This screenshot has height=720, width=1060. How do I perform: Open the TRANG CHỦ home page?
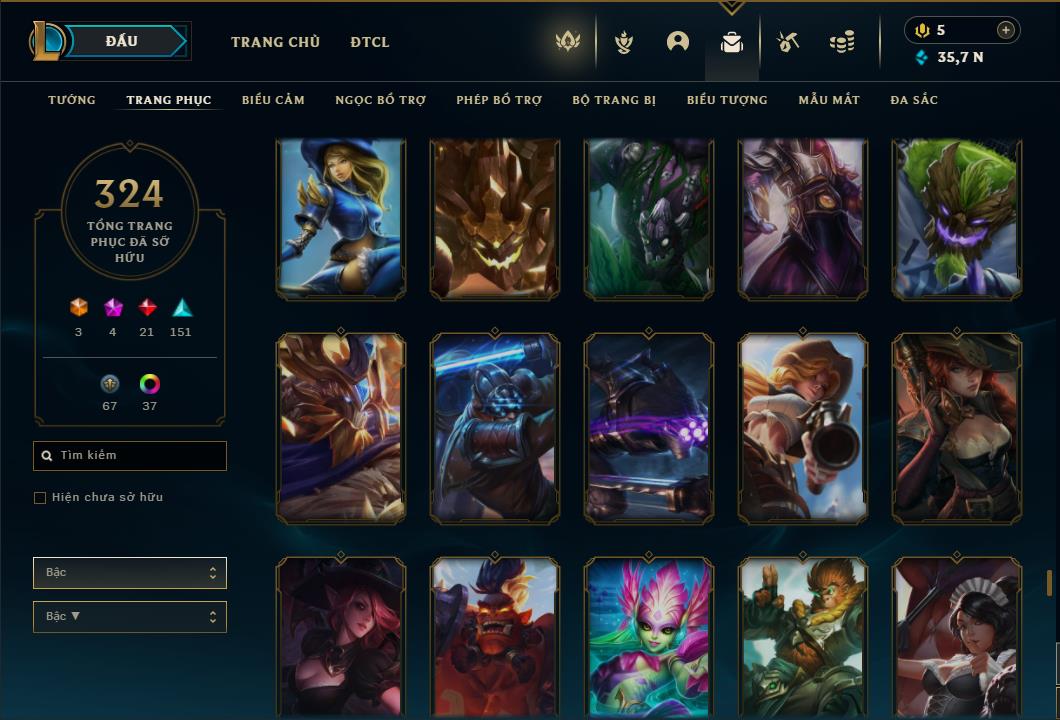point(275,42)
